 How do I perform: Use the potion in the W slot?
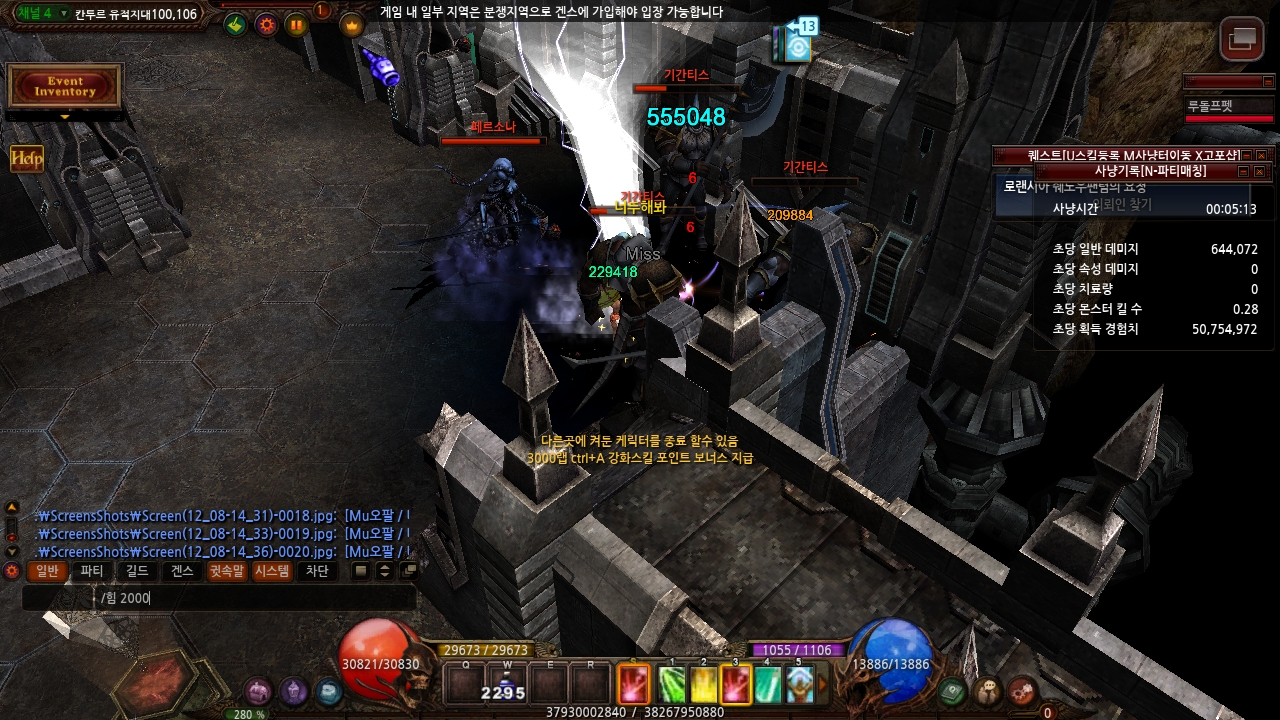507,685
